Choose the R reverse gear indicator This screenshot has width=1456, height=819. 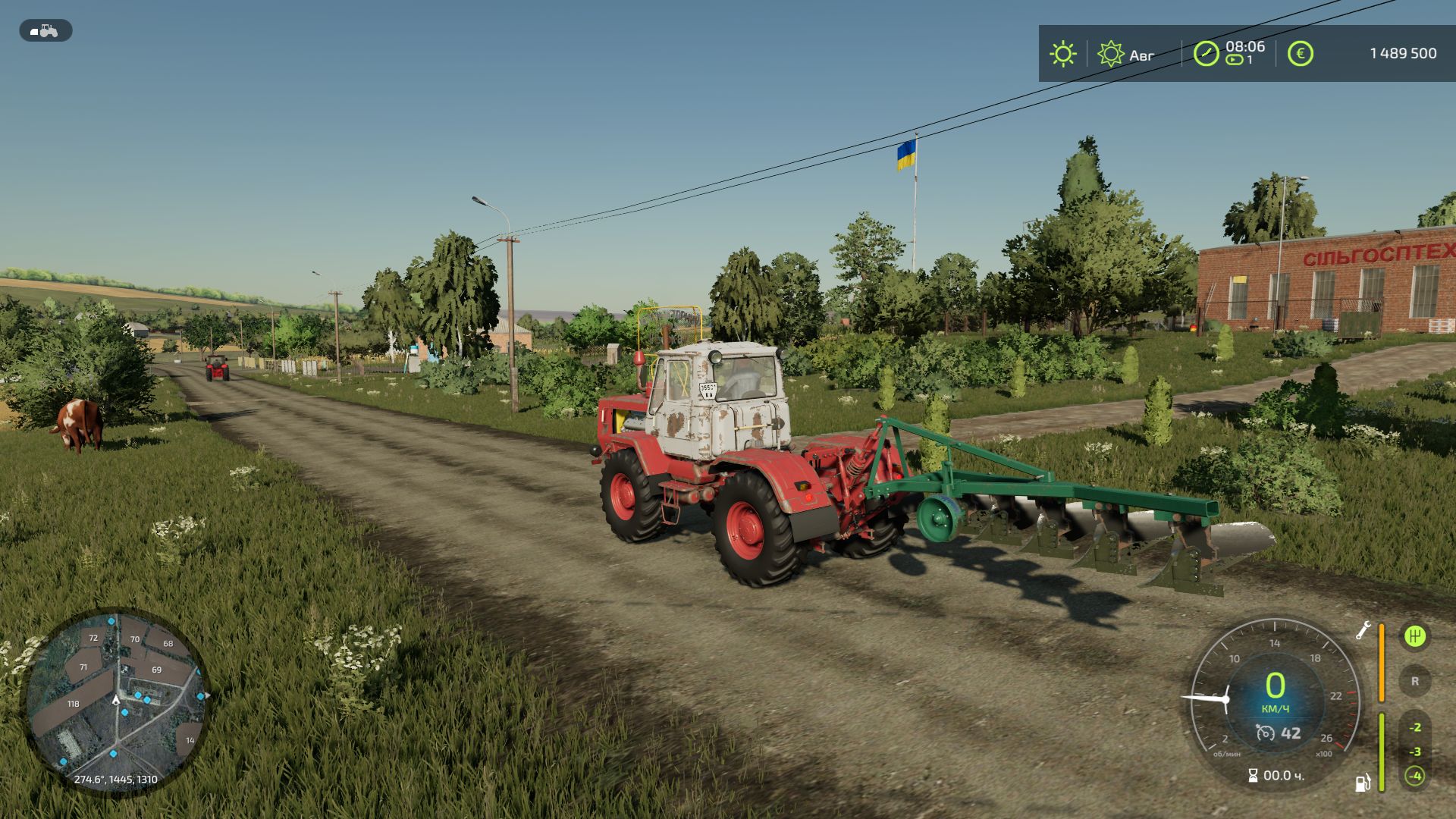point(1414,681)
